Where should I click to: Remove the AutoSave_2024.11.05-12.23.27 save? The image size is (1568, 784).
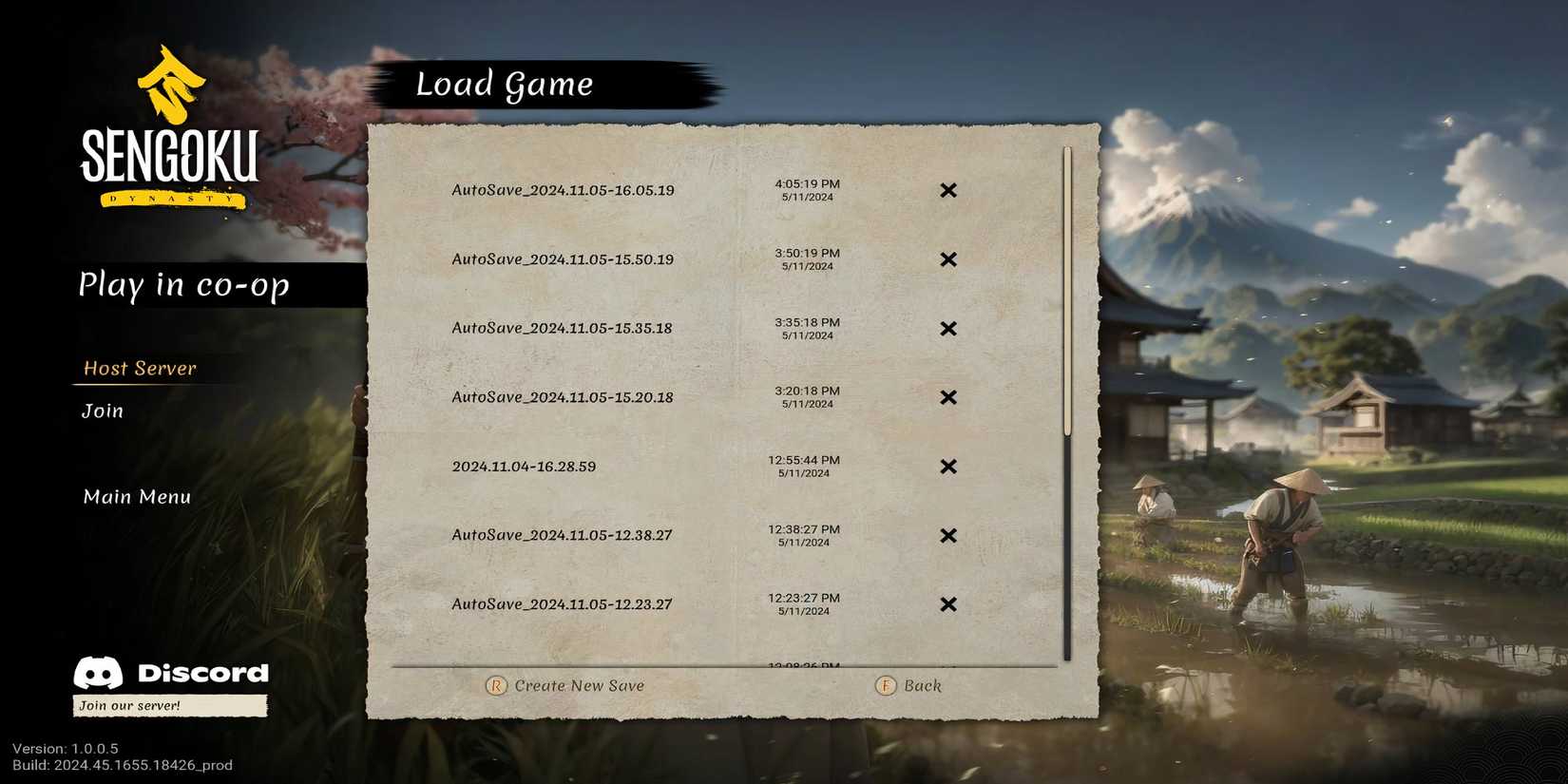click(947, 604)
